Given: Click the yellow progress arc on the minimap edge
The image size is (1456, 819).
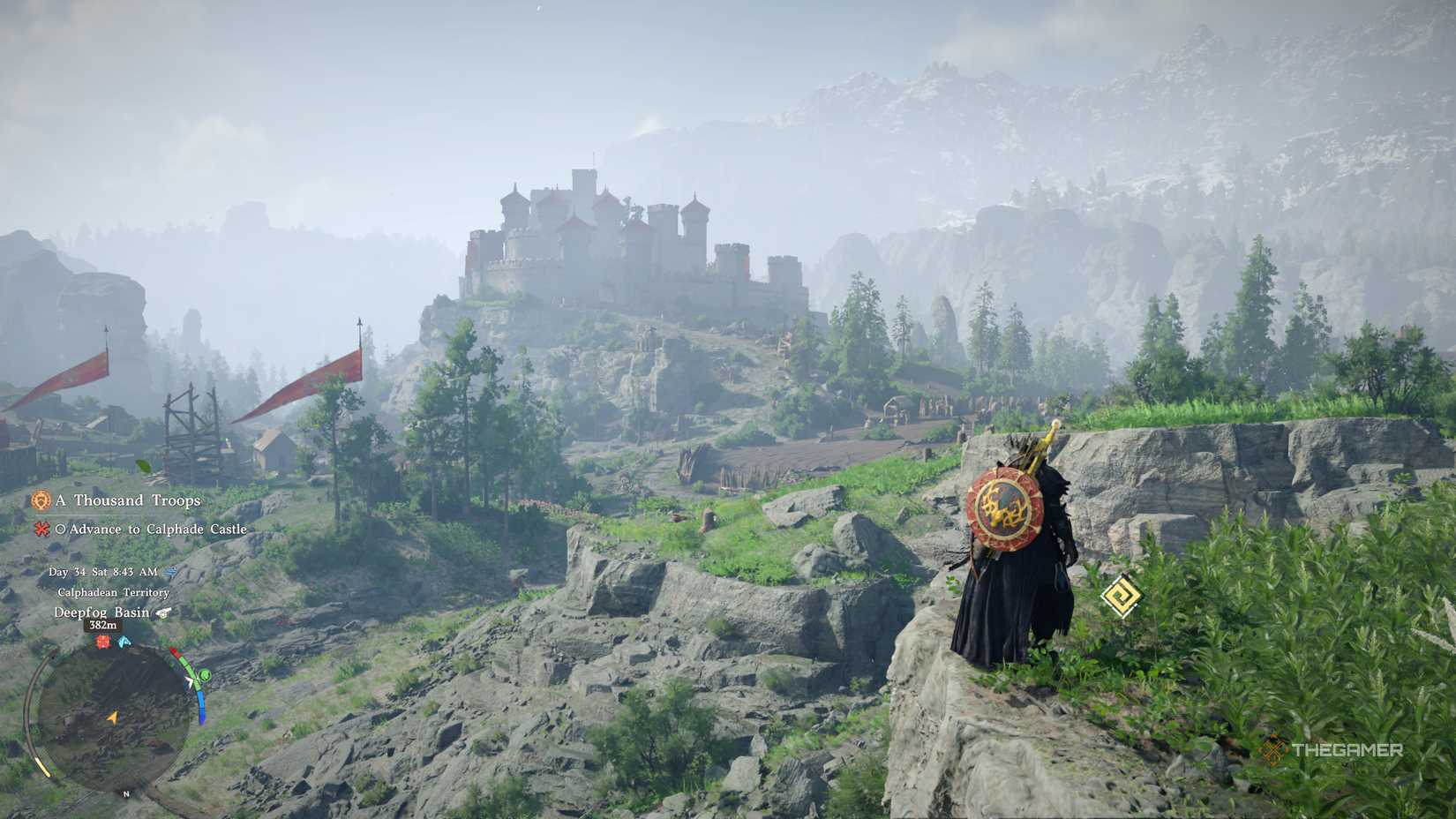Looking at the screenshot, I should [43, 764].
